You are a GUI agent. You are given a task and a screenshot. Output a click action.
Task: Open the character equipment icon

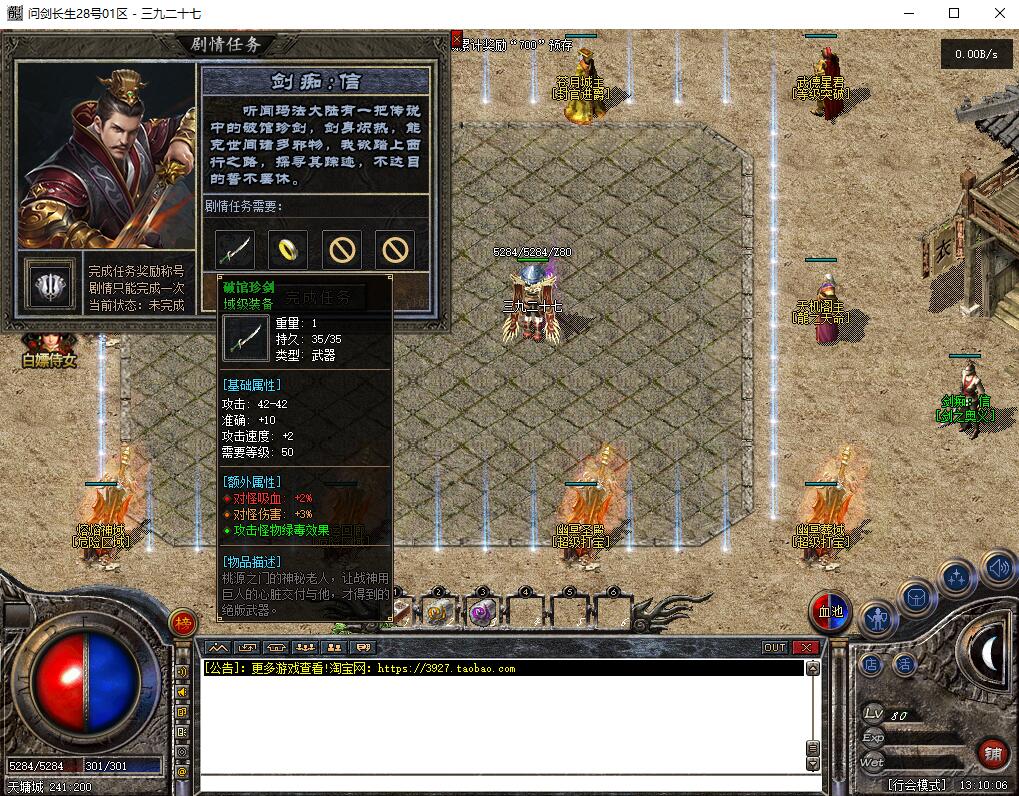[x=878, y=618]
